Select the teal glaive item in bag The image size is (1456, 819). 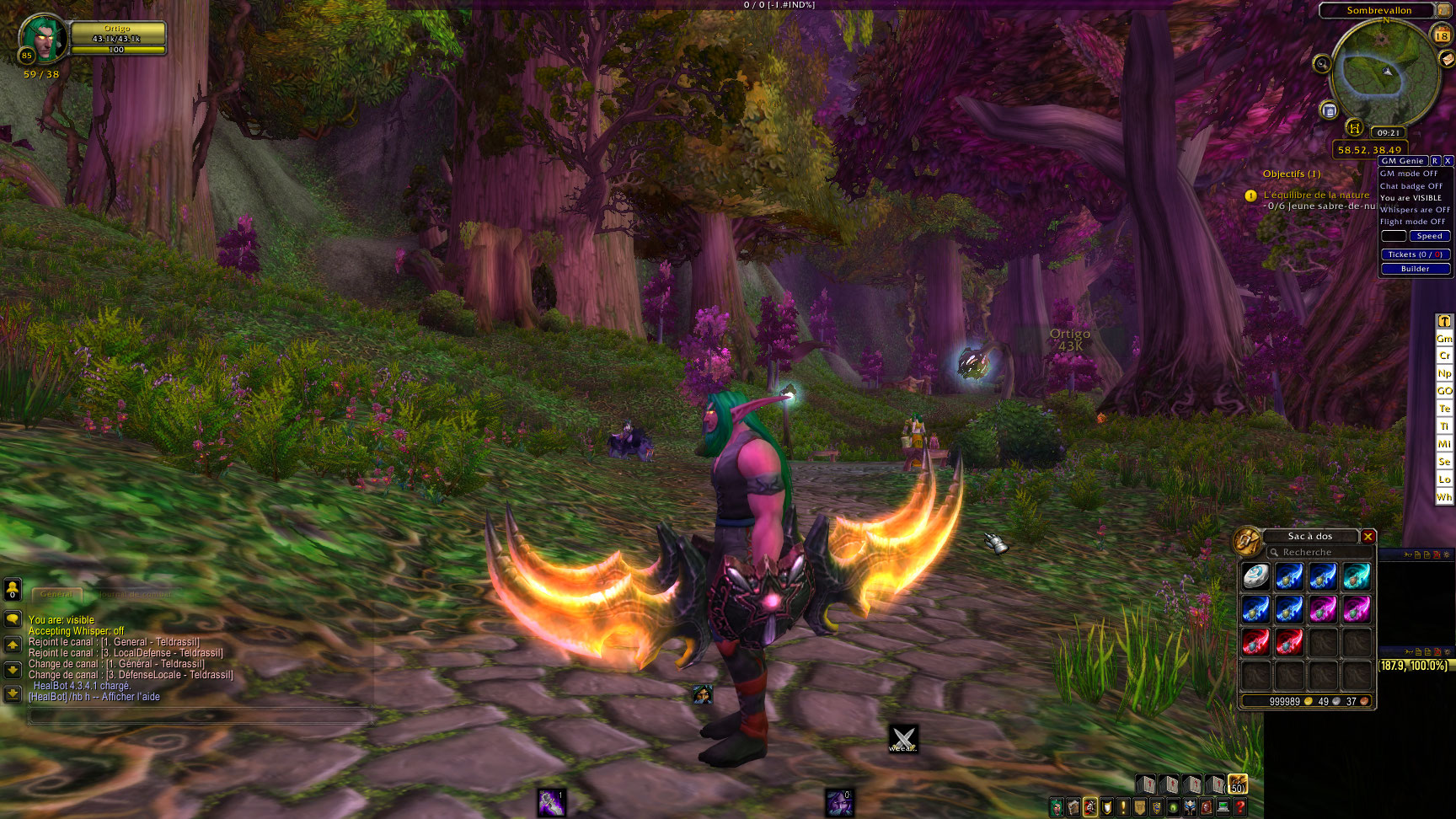1357,576
